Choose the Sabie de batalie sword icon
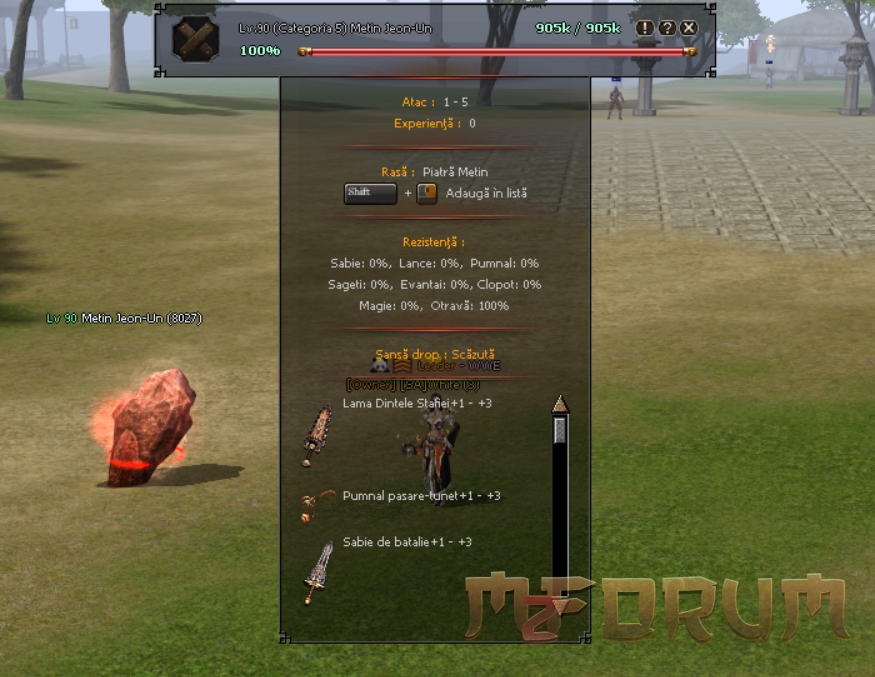Screen dimensions: 875x677 [318, 572]
